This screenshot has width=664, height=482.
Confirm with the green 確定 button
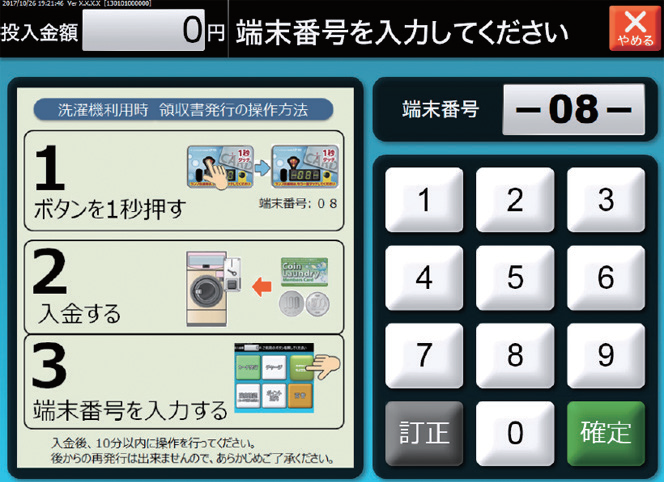coord(606,433)
